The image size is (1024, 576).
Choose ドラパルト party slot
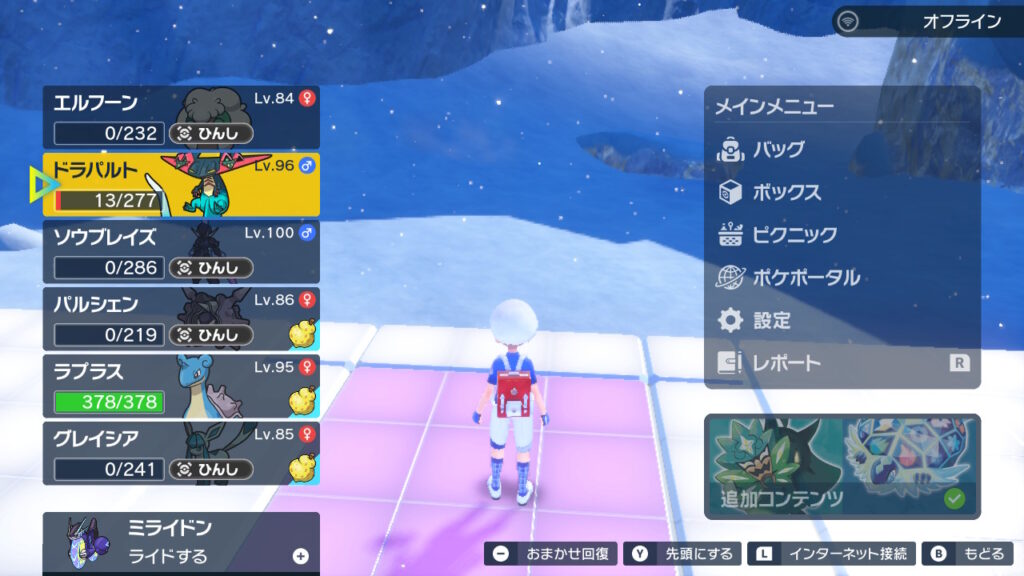(181, 185)
